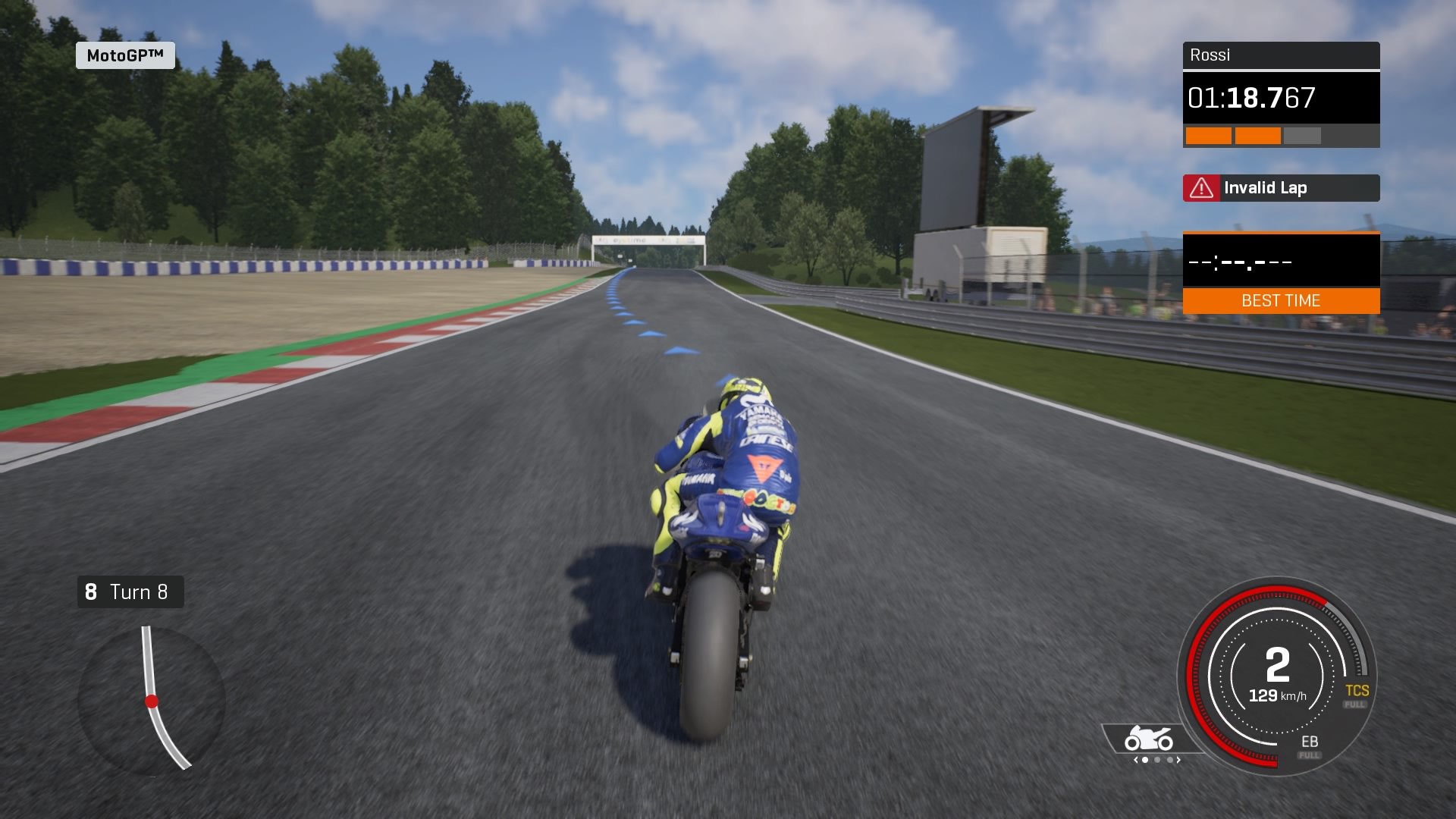Select the Turn 8 corner indicator
This screenshot has width=1456, height=819.
pos(130,591)
